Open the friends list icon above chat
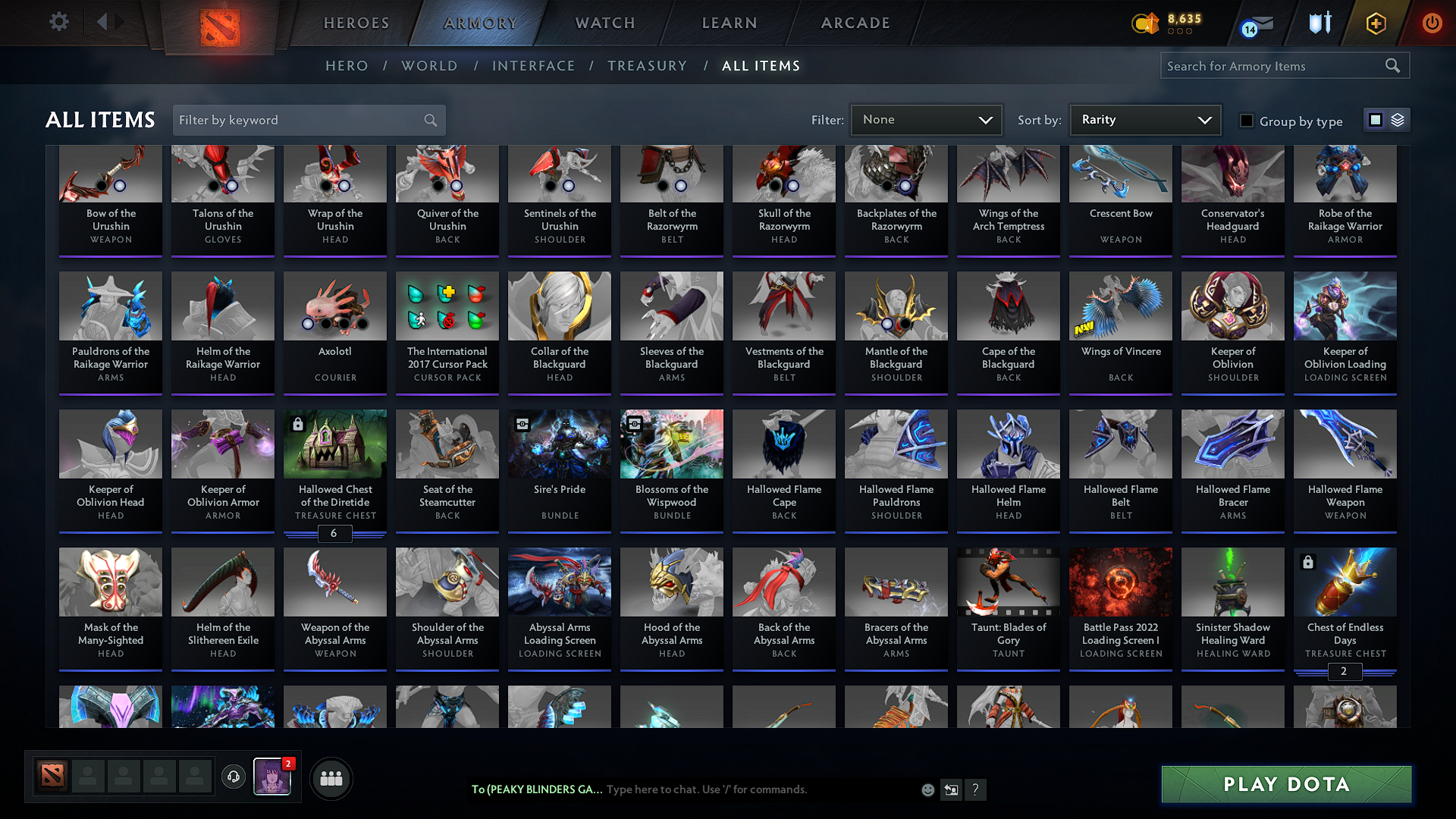The image size is (1456, 819). click(x=331, y=778)
